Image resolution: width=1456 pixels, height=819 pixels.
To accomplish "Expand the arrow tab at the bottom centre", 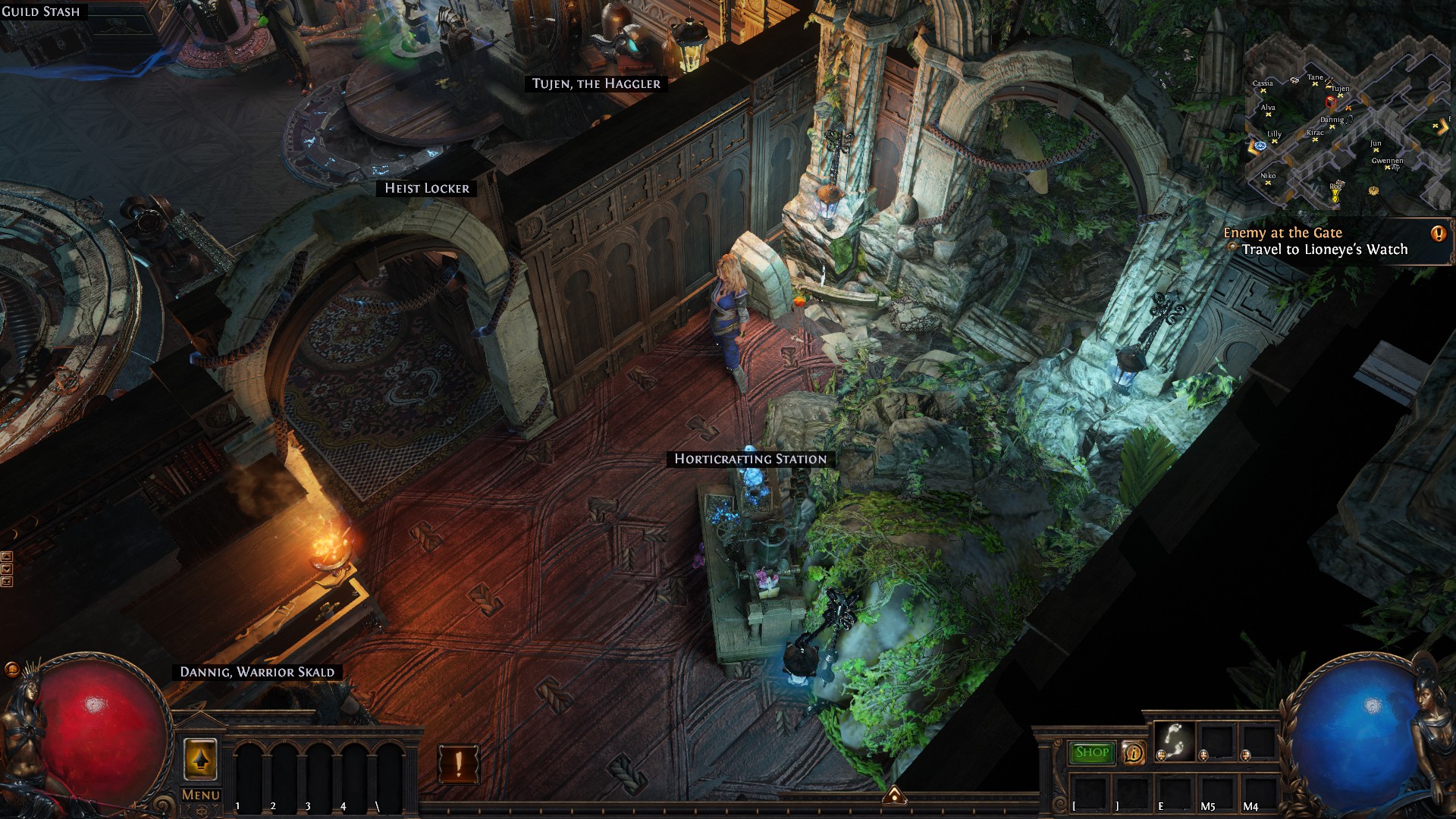I will coord(894,794).
